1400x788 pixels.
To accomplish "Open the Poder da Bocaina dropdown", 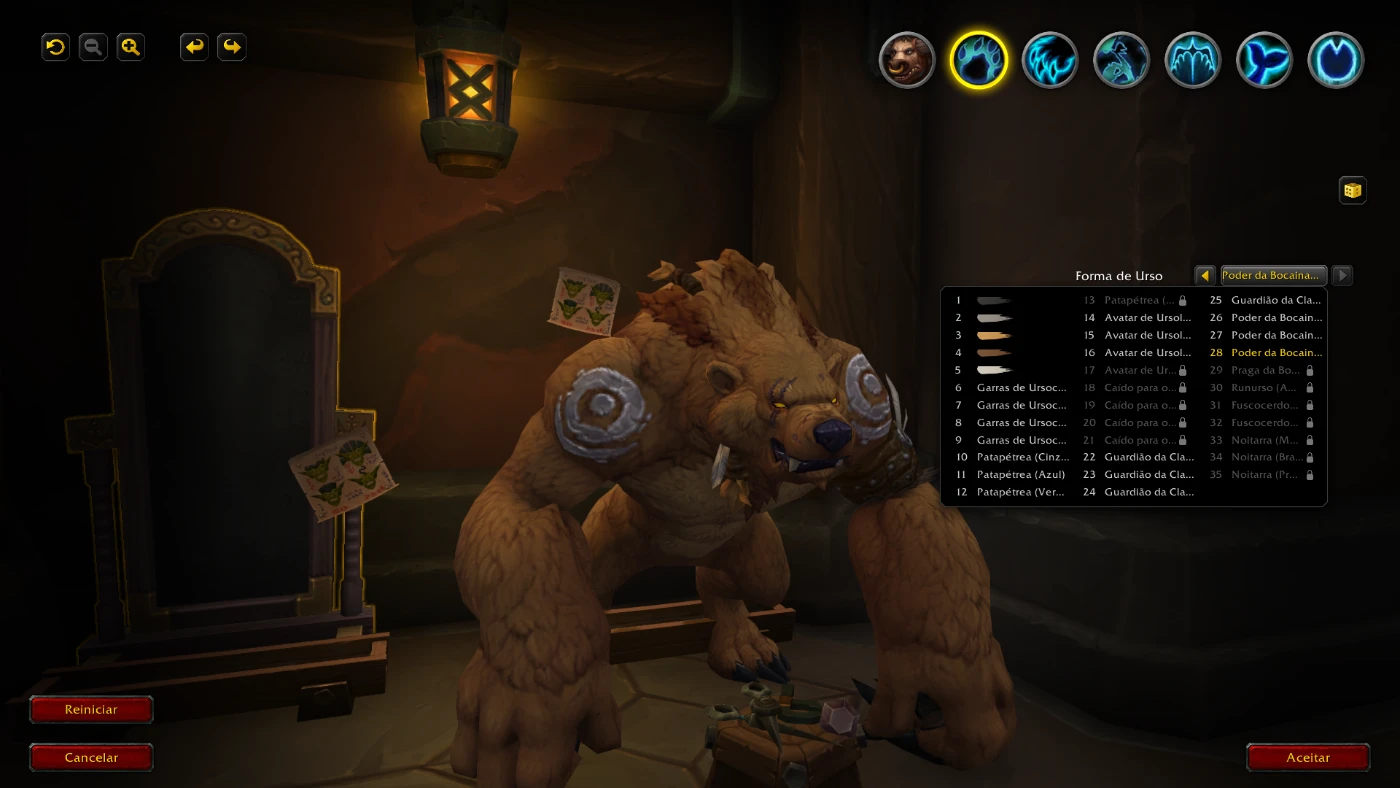I will [1274, 276].
